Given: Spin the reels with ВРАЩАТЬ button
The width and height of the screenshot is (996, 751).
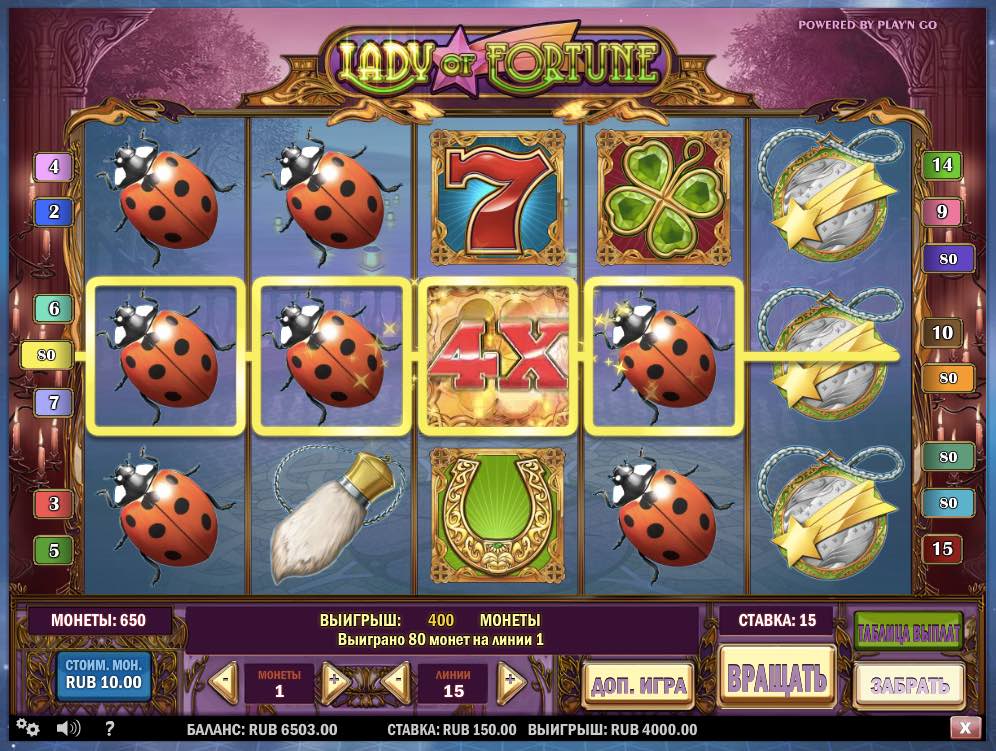Looking at the screenshot, I should pyautogui.click(x=777, y=679).
